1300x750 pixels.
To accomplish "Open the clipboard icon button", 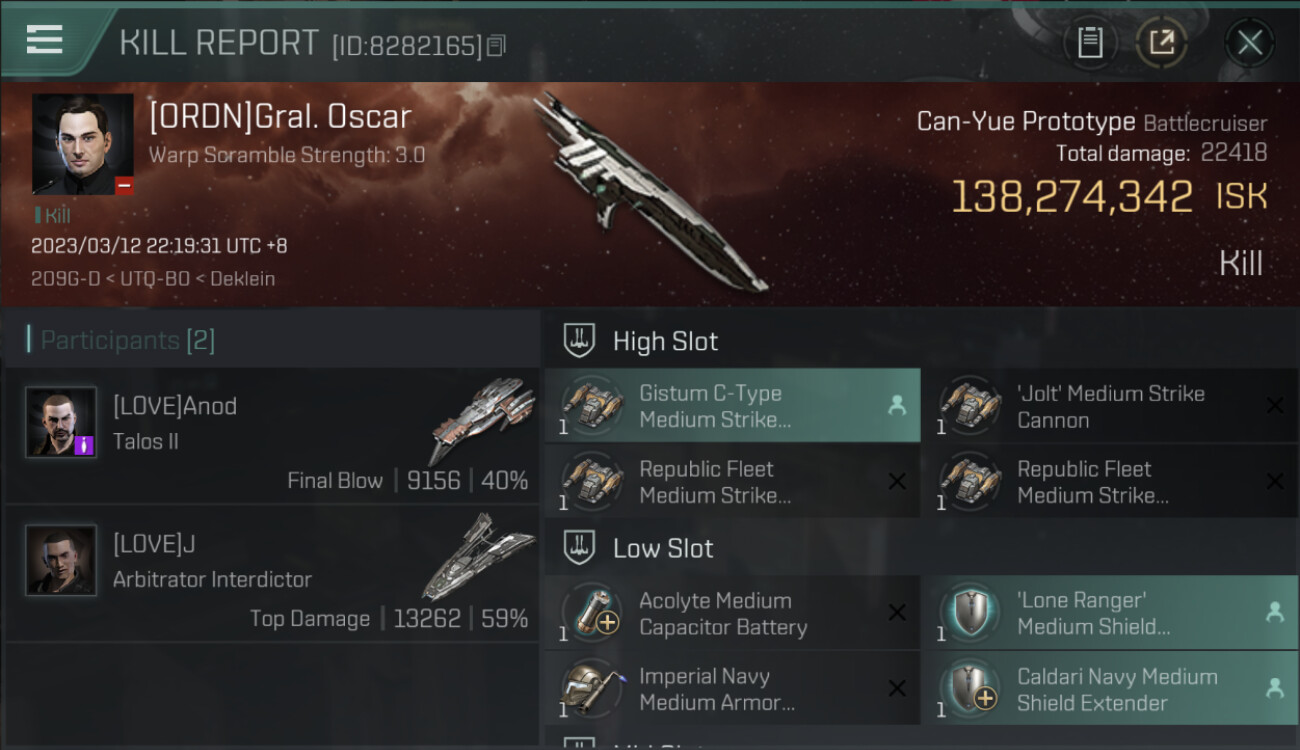I will pyautogui.click(x=1090, y=43).
